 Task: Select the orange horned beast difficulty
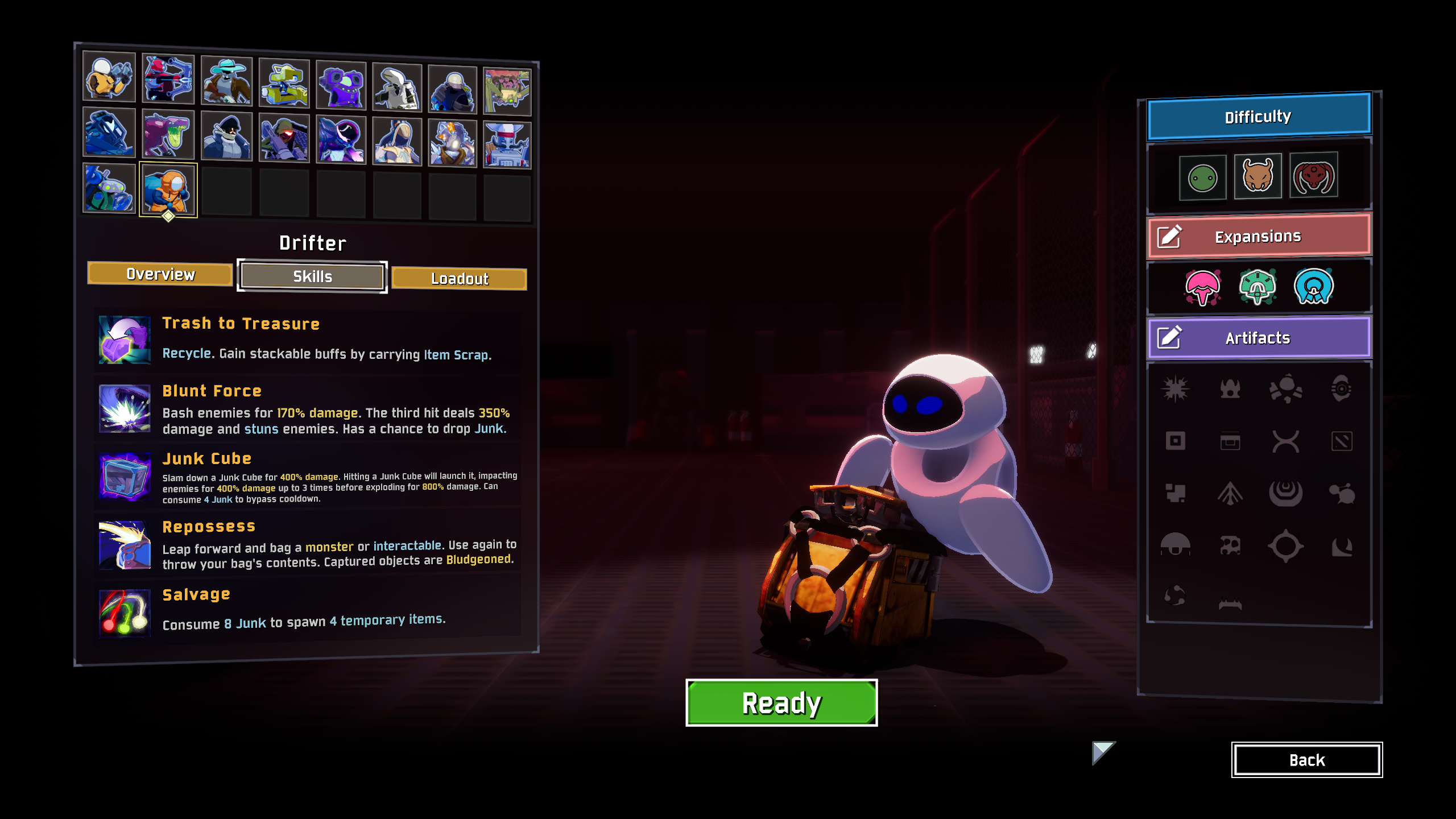click(x=1258, y=176)
